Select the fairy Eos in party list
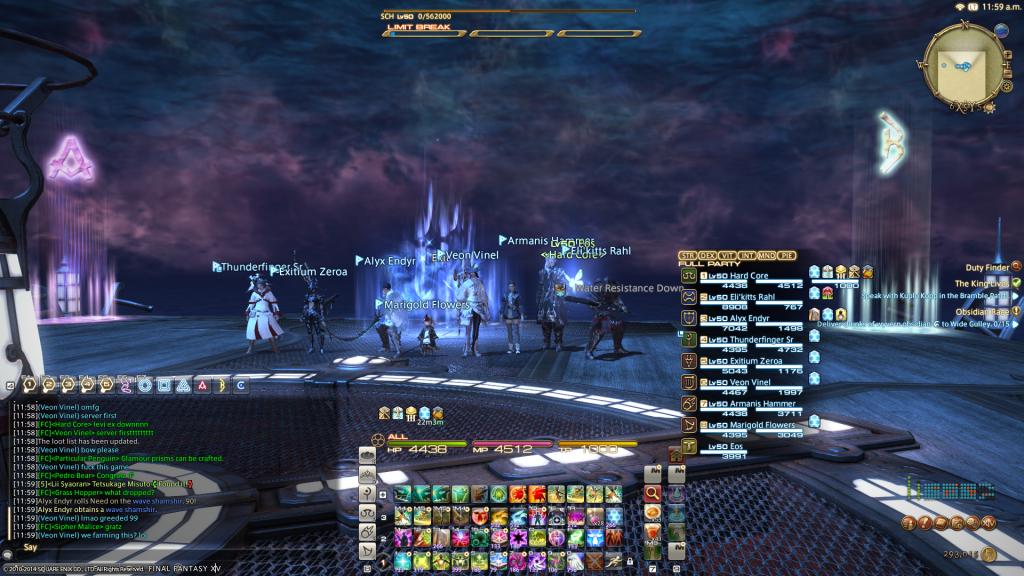The width and height of the screenshot is (1024, 576). pyautogui.click(x=731, y=446)
